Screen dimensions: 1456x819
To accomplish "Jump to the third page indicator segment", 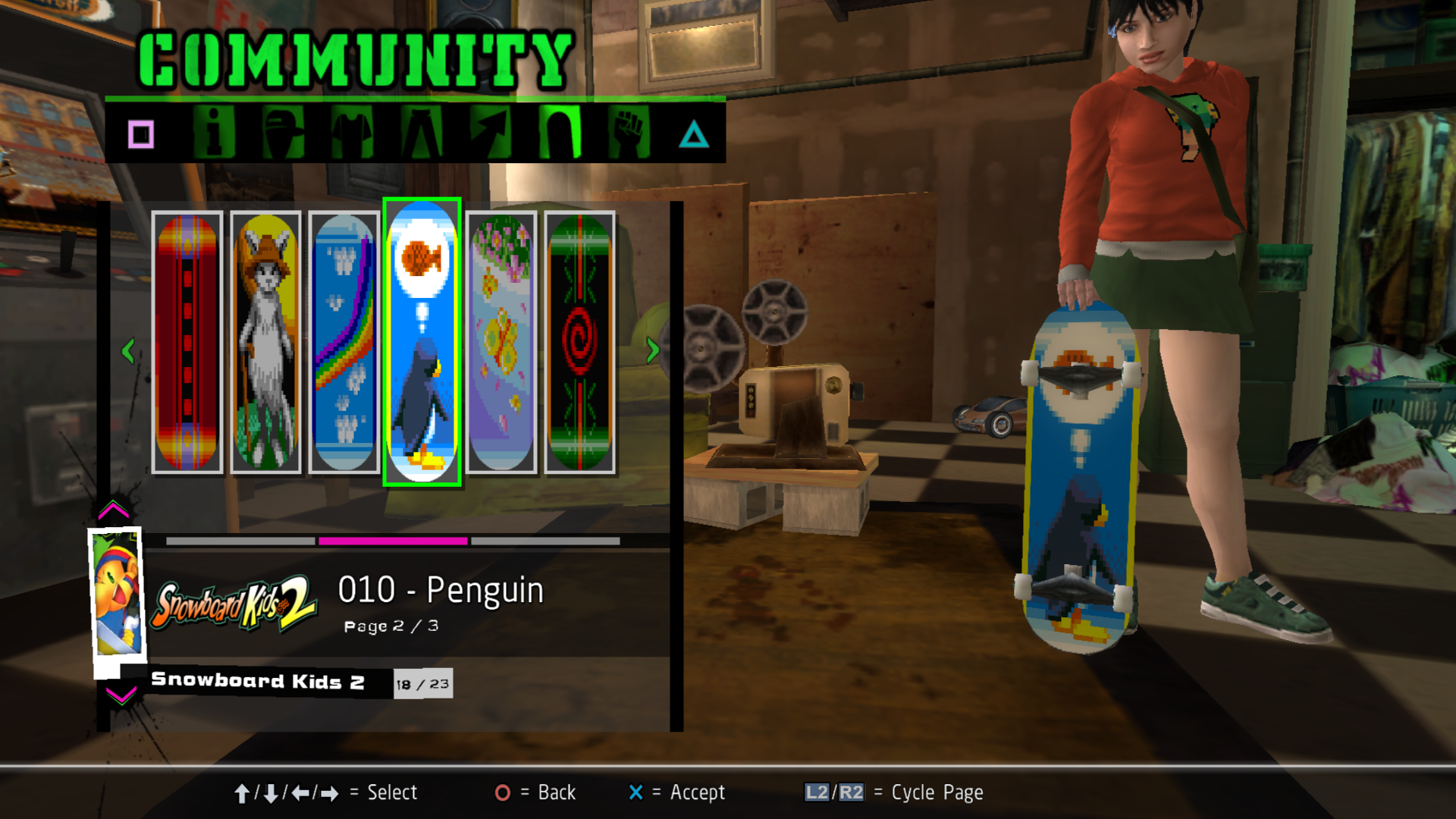I will pyautogui.click(x=545, y=541).
